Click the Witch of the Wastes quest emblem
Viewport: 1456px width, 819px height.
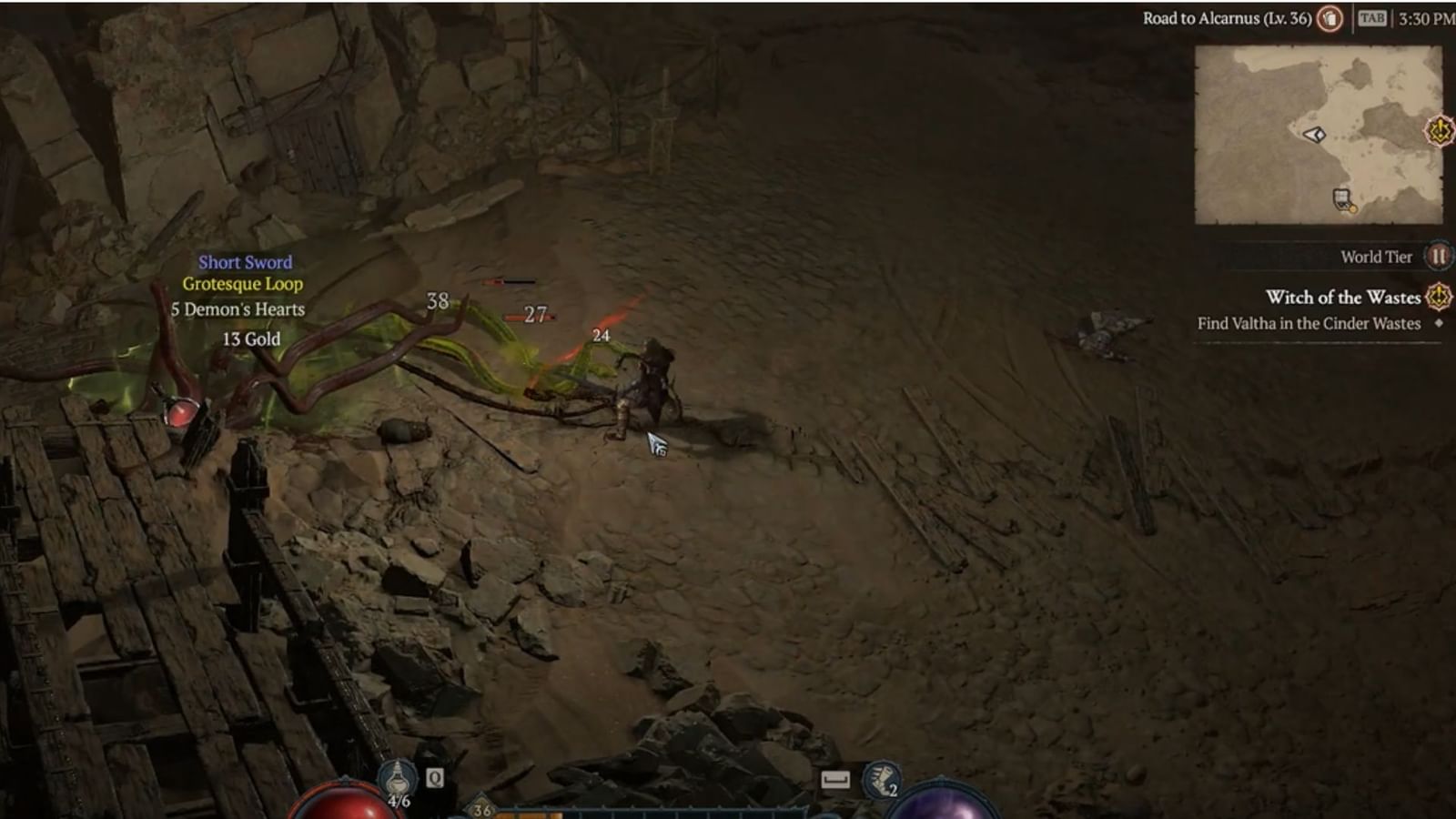[x=1438, y=298]
